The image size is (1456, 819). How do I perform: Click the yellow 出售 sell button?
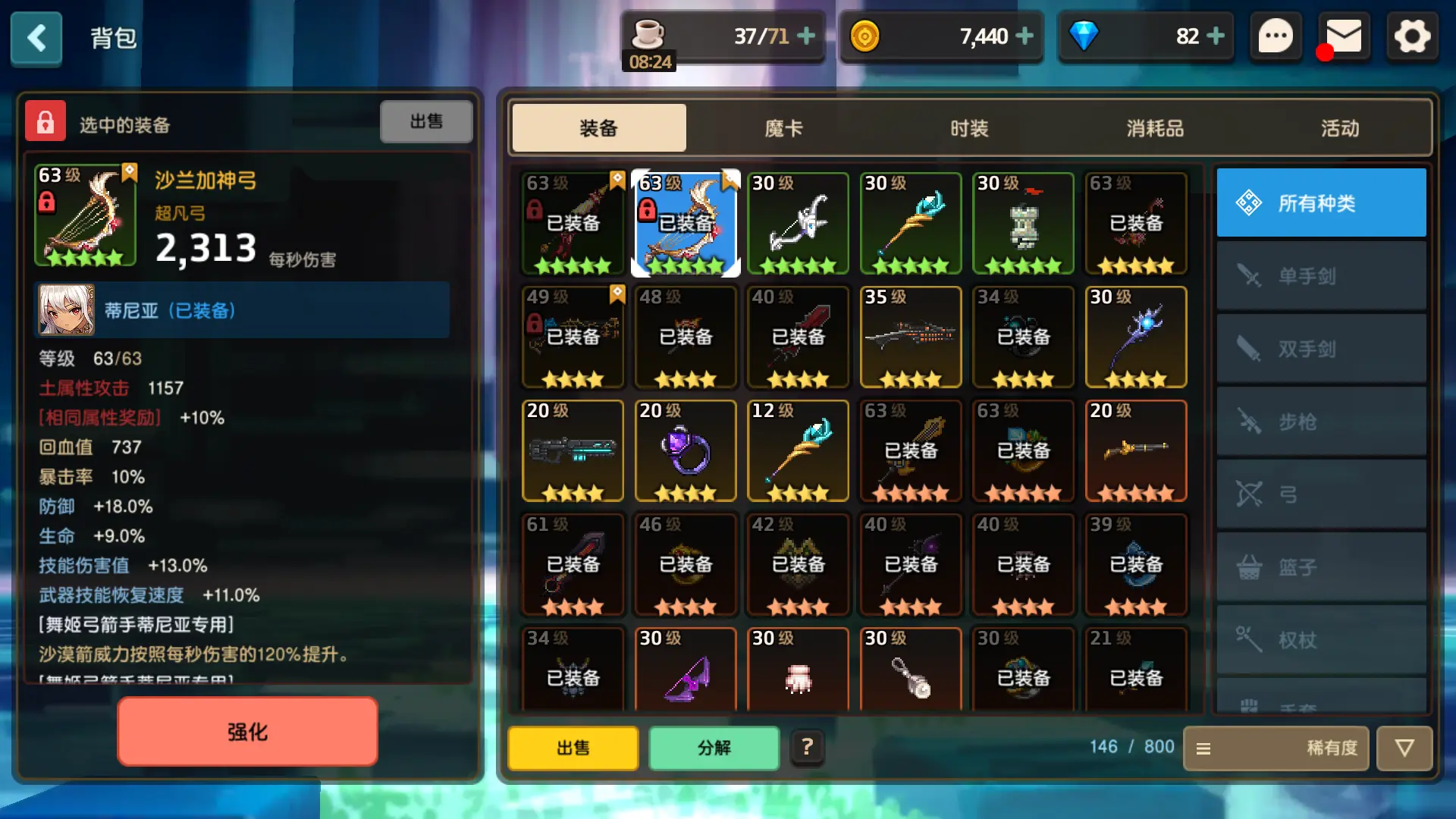[573, 748]
